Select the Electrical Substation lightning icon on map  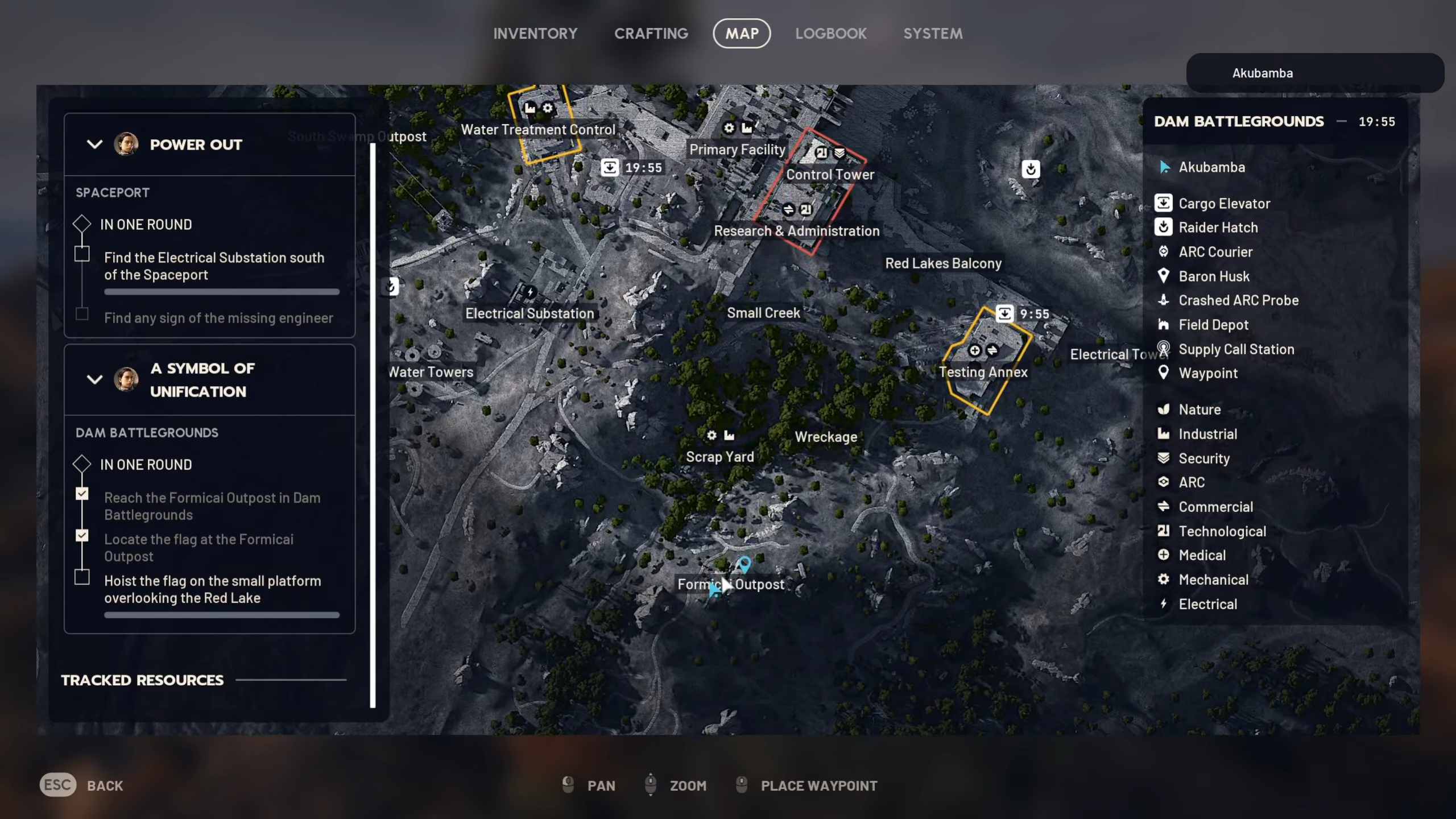(530, 291)
